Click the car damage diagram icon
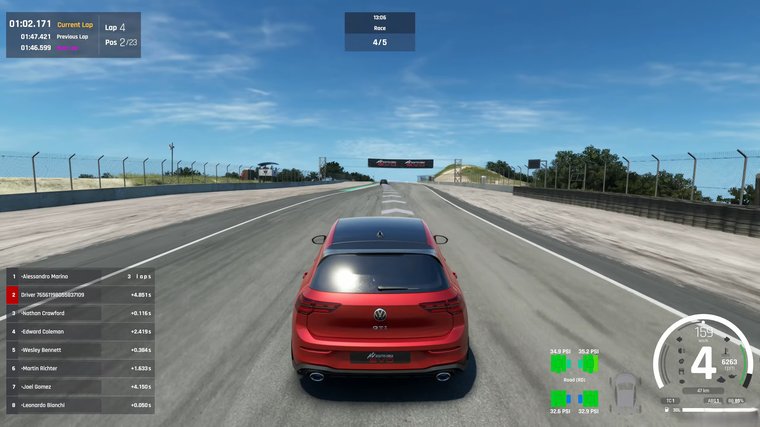 click(x=624, y=390)
